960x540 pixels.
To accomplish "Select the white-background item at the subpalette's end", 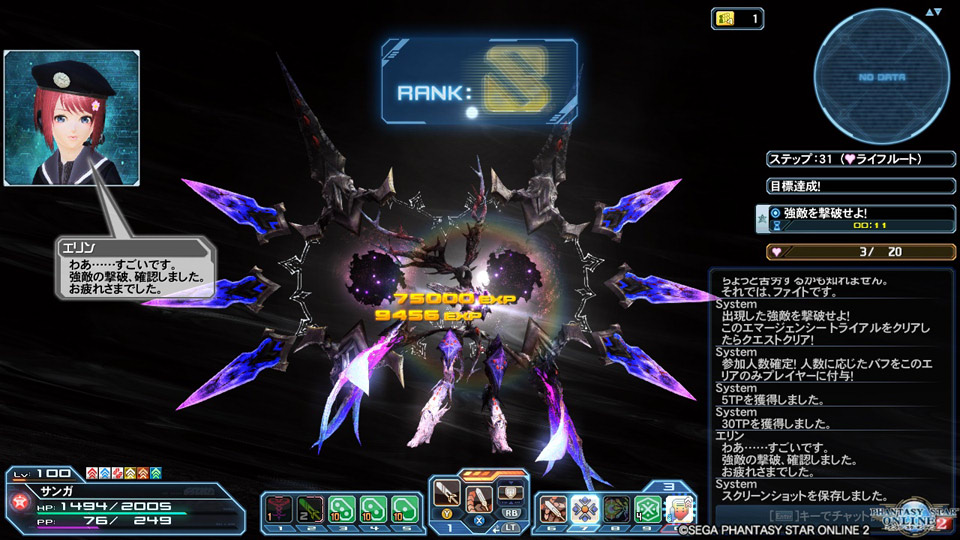I will point(679,509).
